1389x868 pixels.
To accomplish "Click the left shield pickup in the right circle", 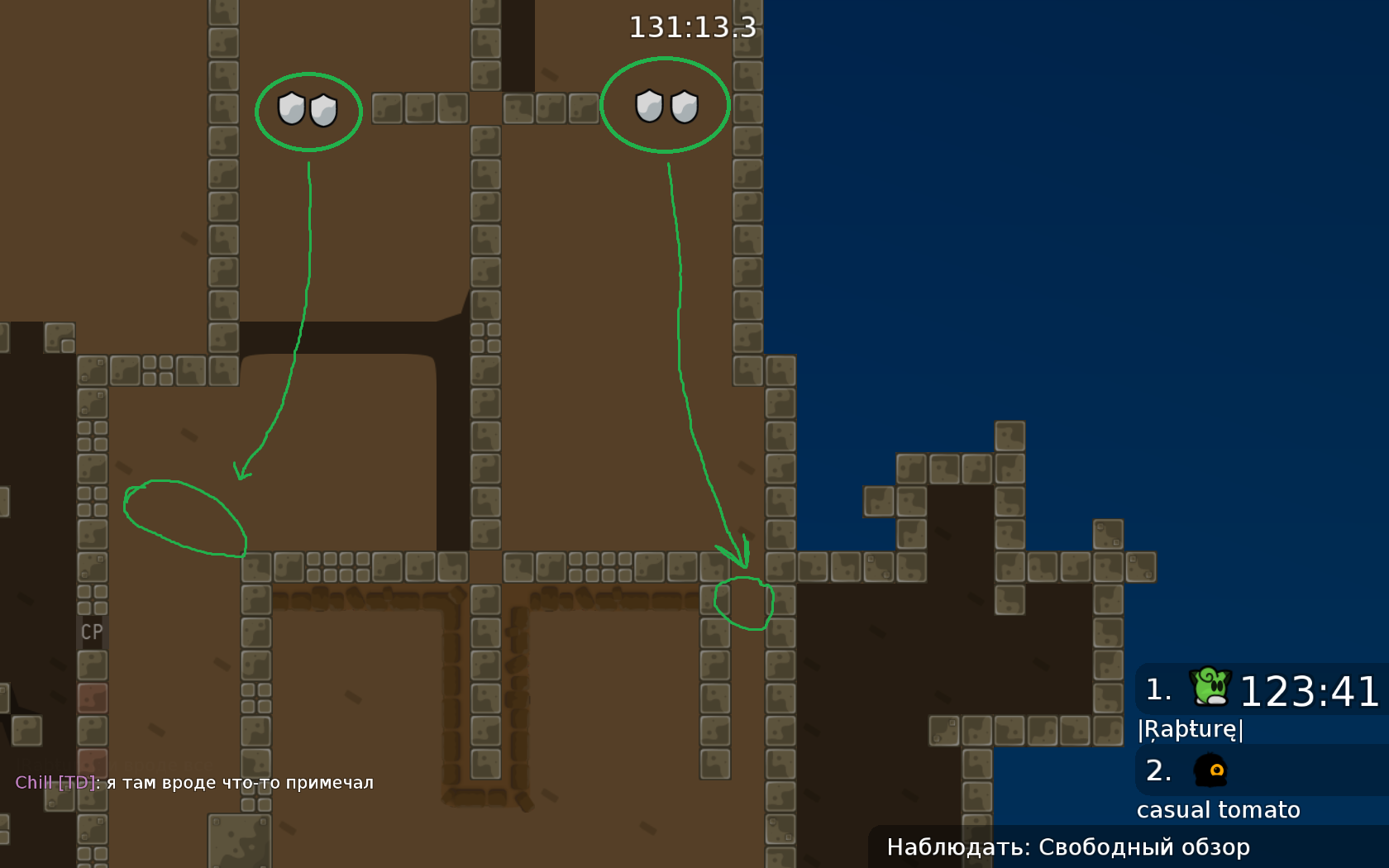I will point(649,106).
